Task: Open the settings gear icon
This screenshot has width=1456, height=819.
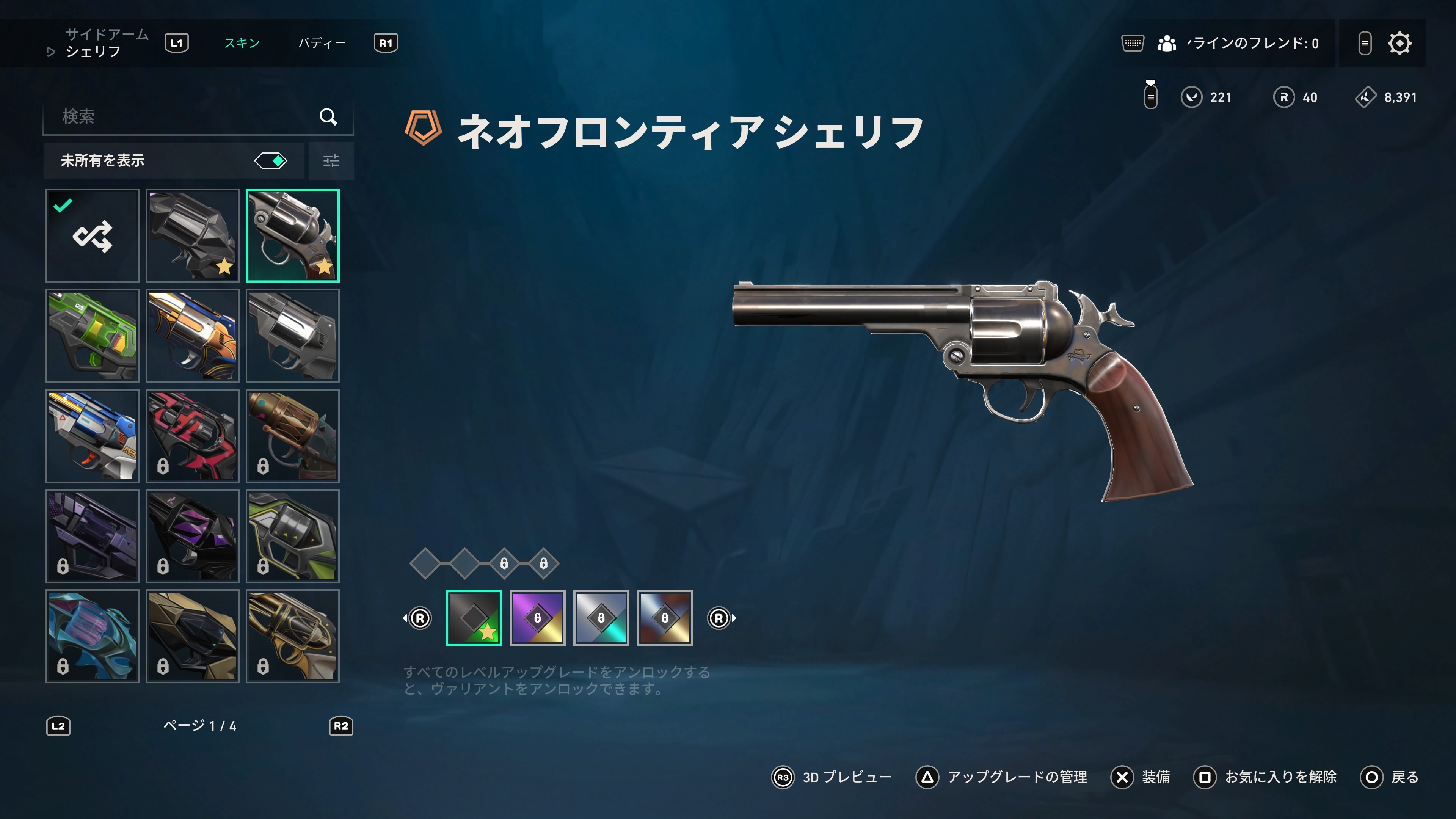Action: [1400, 43]
